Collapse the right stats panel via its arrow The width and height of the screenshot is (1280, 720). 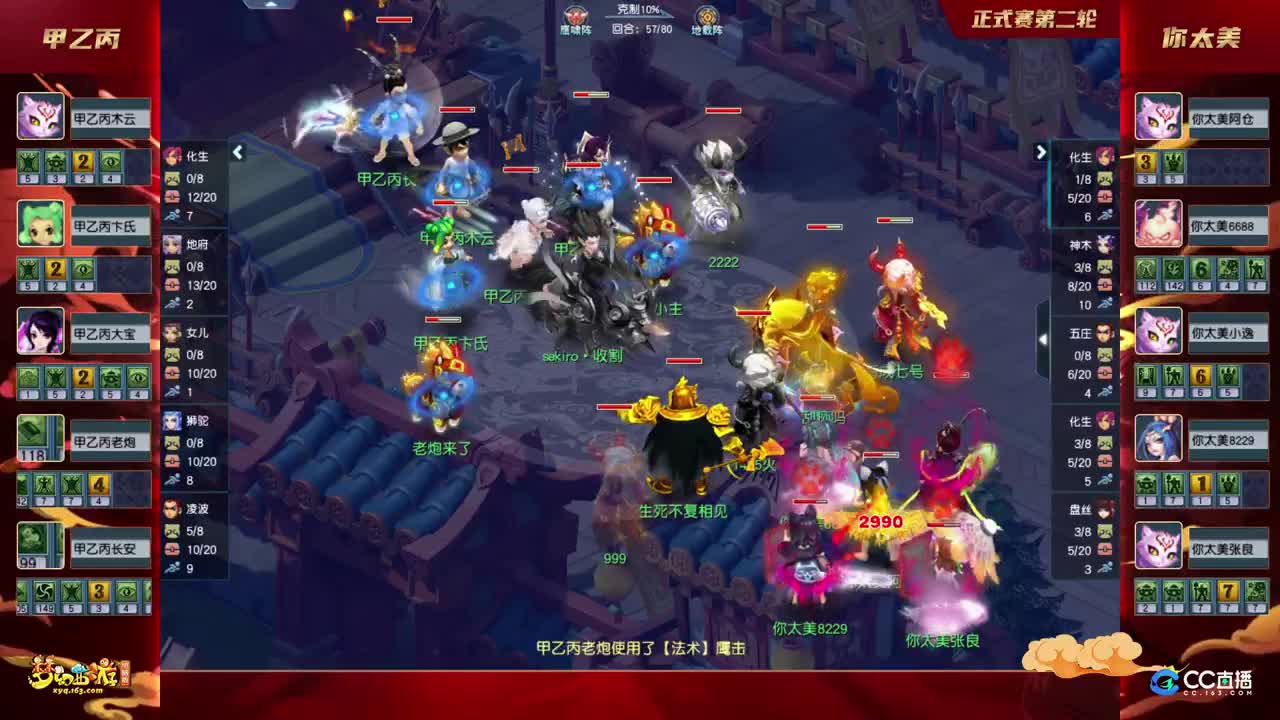(1042, 154)
